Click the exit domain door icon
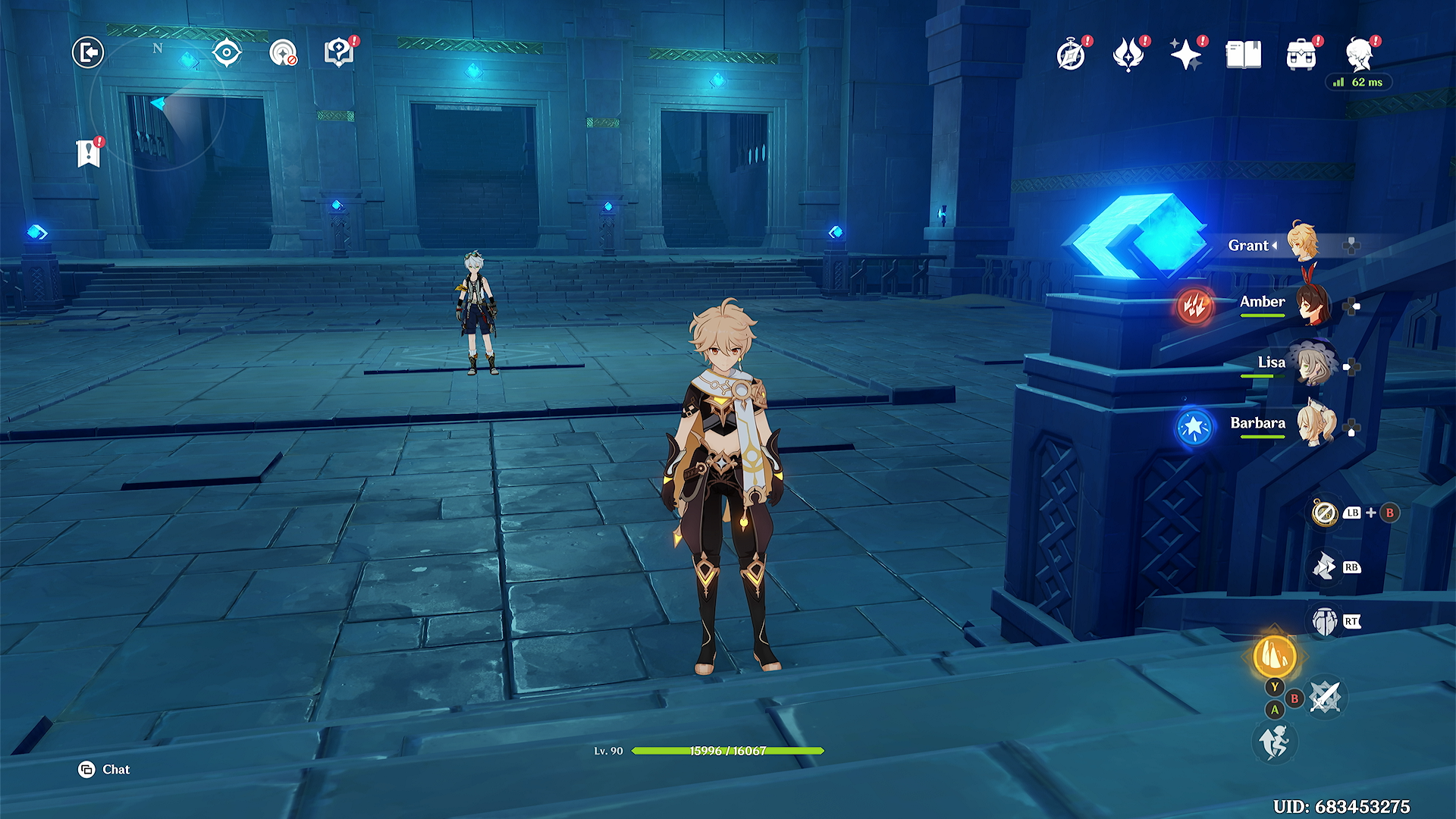1456x819 pixels. (x=88, y=53)
